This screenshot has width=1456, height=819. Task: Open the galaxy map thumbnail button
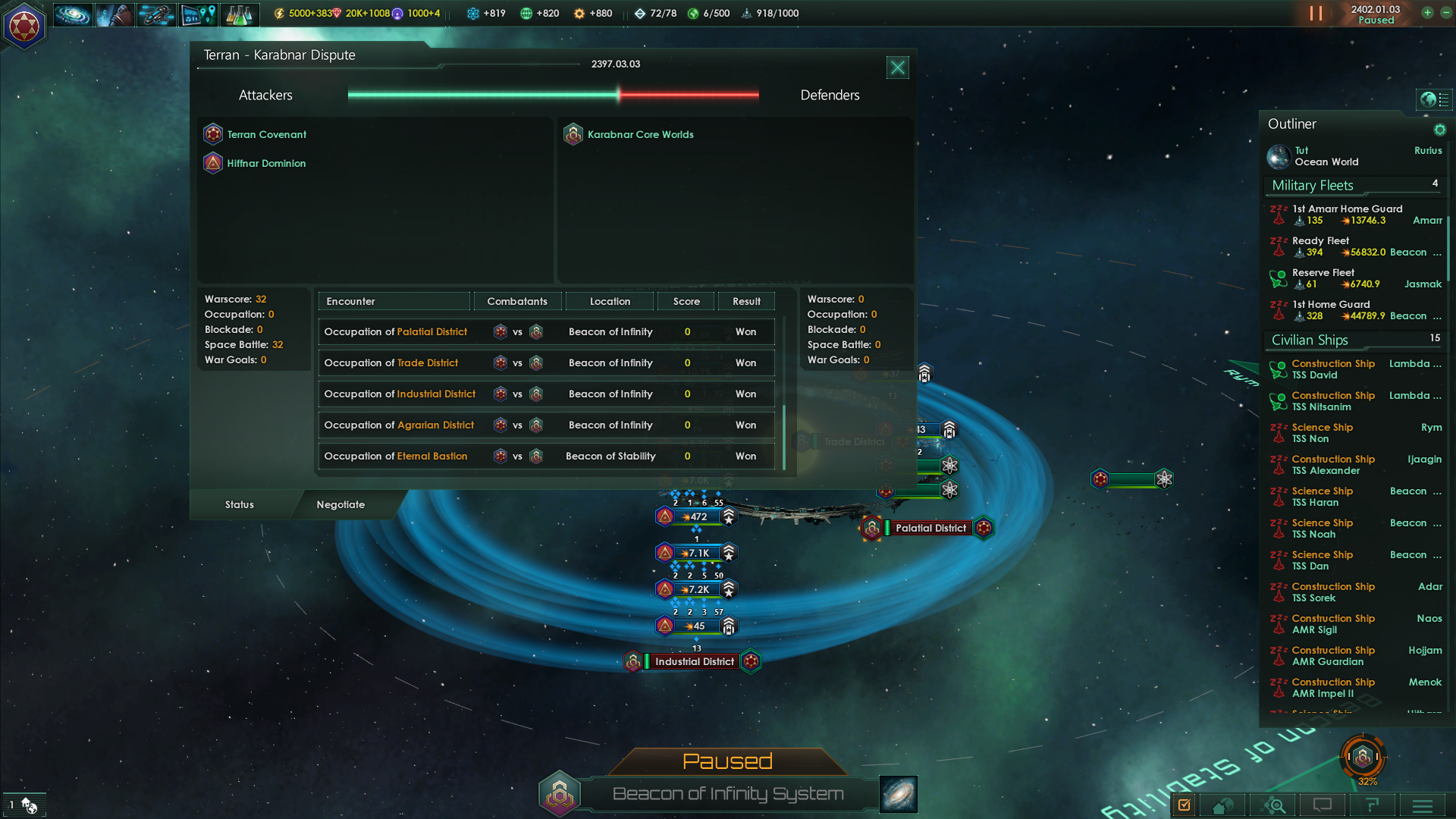tap(899, 794)
